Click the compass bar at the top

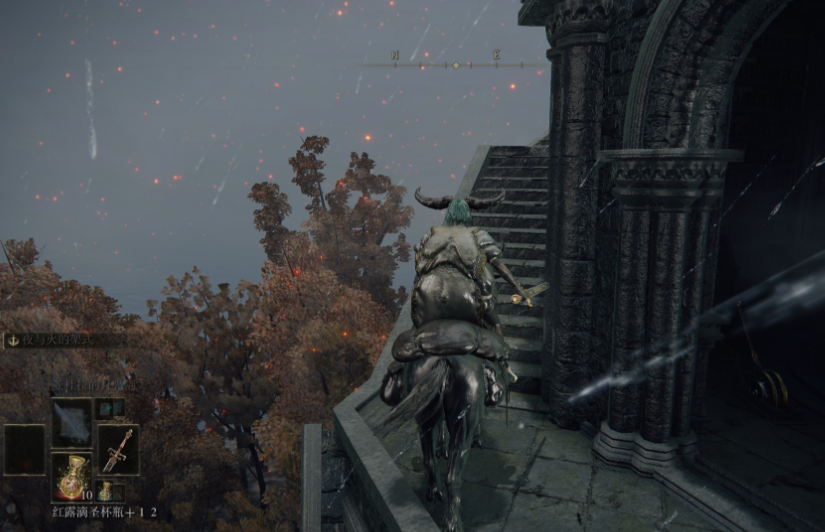(x=455, y=65)
